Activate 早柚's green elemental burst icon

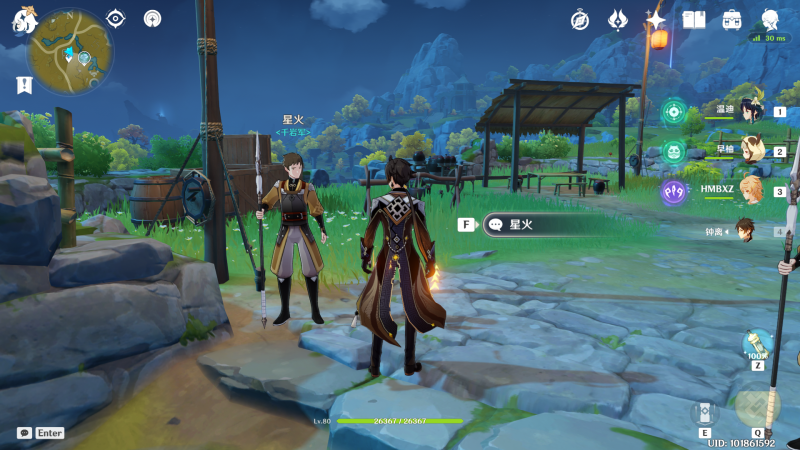click(x=674, y=151)
